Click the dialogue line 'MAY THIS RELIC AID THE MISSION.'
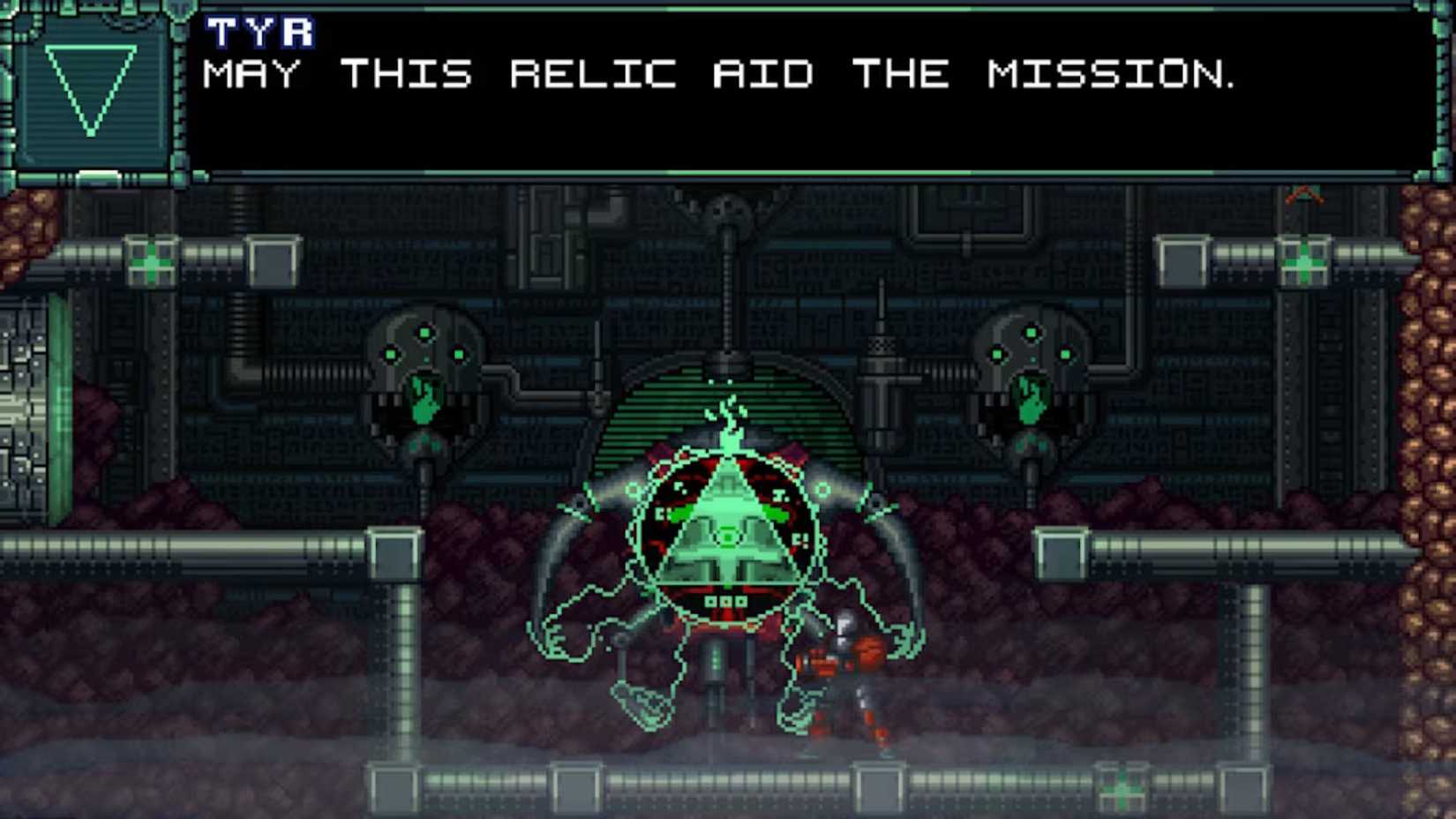Image resolution: width=1456 pixels, height=819 pixels. pos(719,75)
